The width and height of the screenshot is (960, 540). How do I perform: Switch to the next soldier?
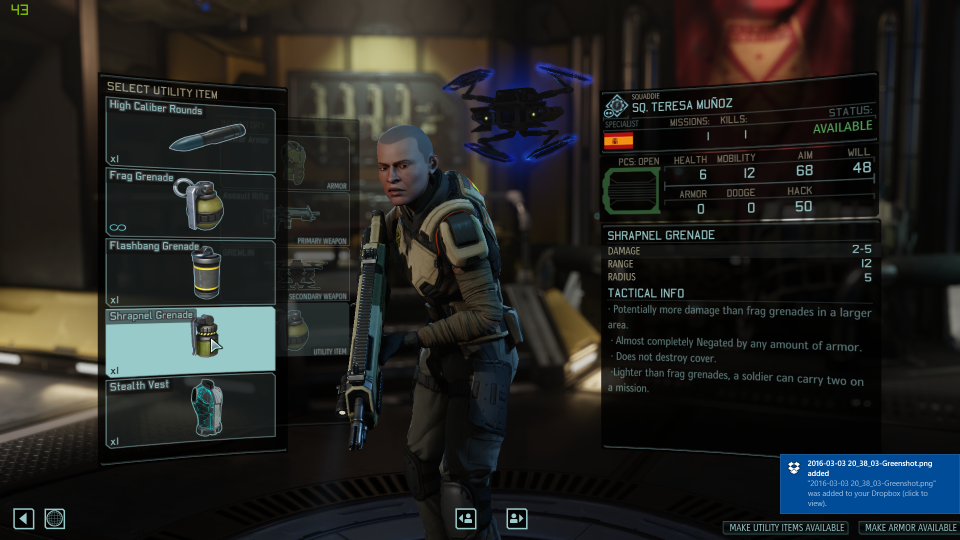click(516, 518)
